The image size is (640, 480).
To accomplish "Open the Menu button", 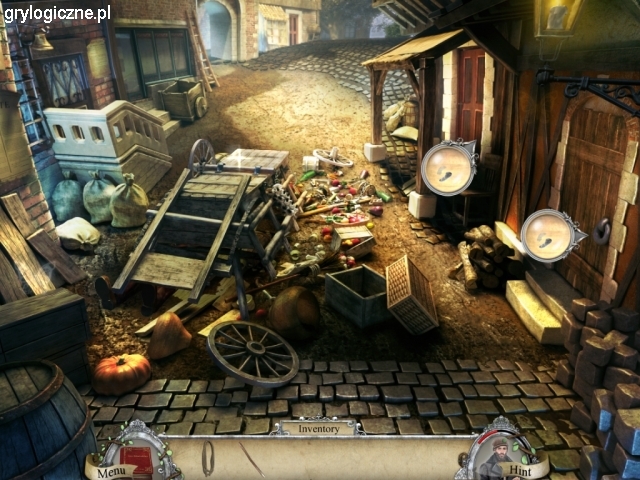I will (x=112, y=471).
